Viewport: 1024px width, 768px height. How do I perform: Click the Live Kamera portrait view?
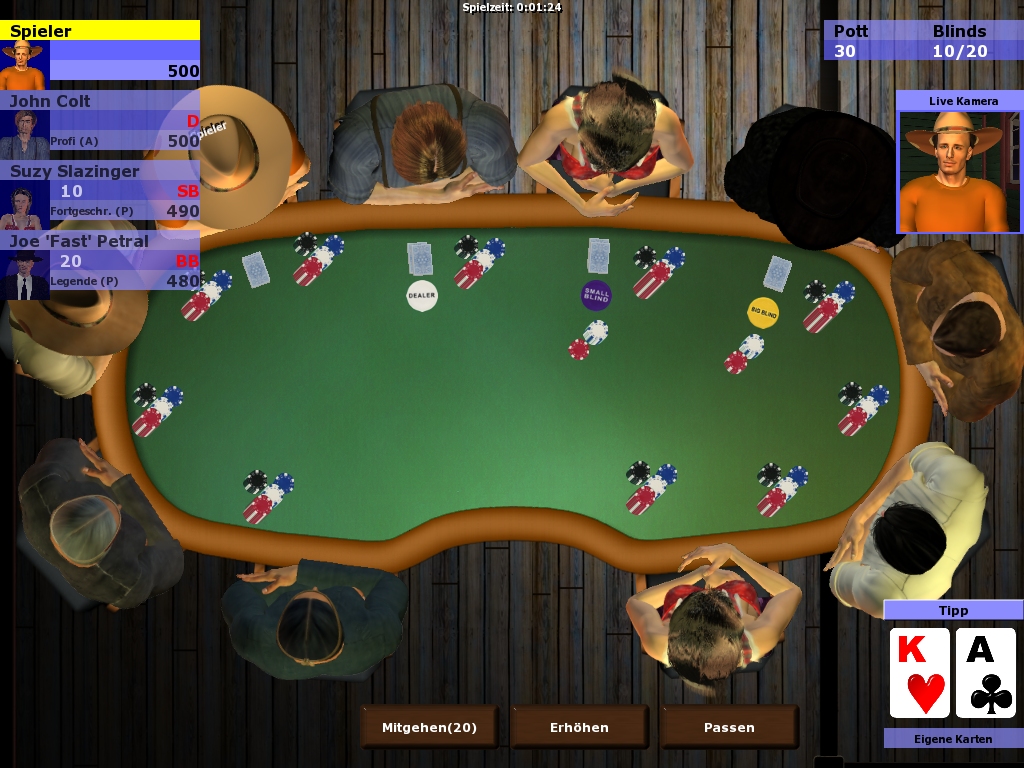pyautogui.click(x=958, y=172)
